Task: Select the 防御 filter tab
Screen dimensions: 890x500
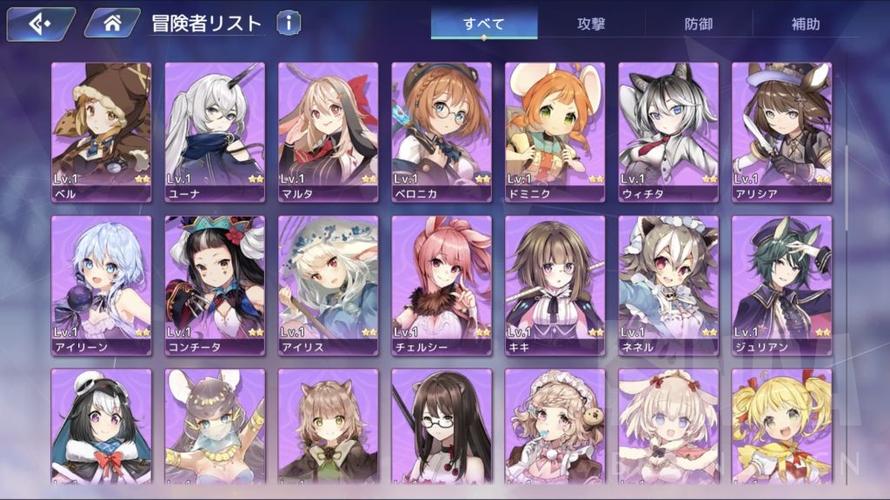Action: pos(698,24)
